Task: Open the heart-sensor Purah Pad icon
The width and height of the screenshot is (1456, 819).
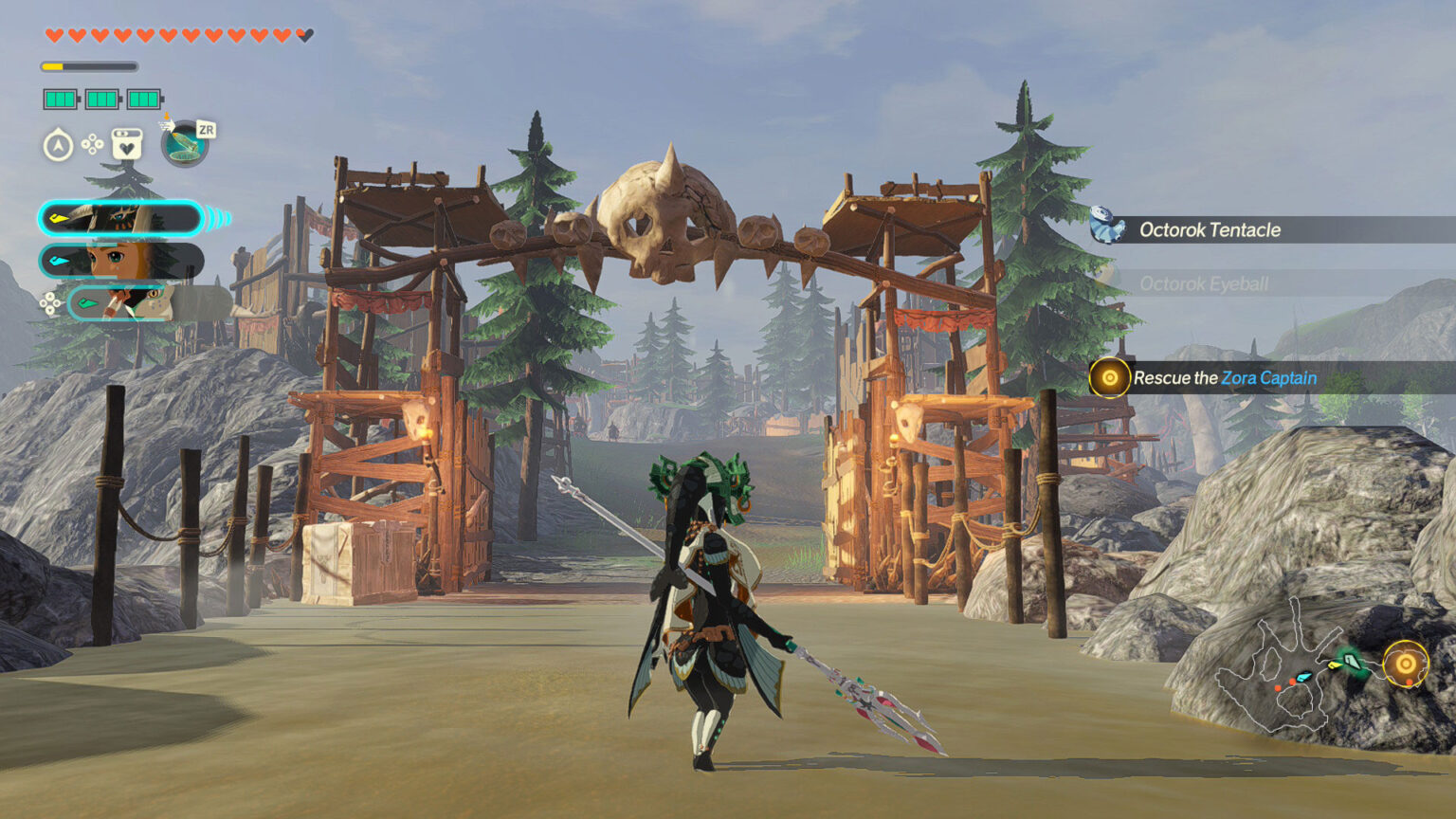Action: point(127,144)
